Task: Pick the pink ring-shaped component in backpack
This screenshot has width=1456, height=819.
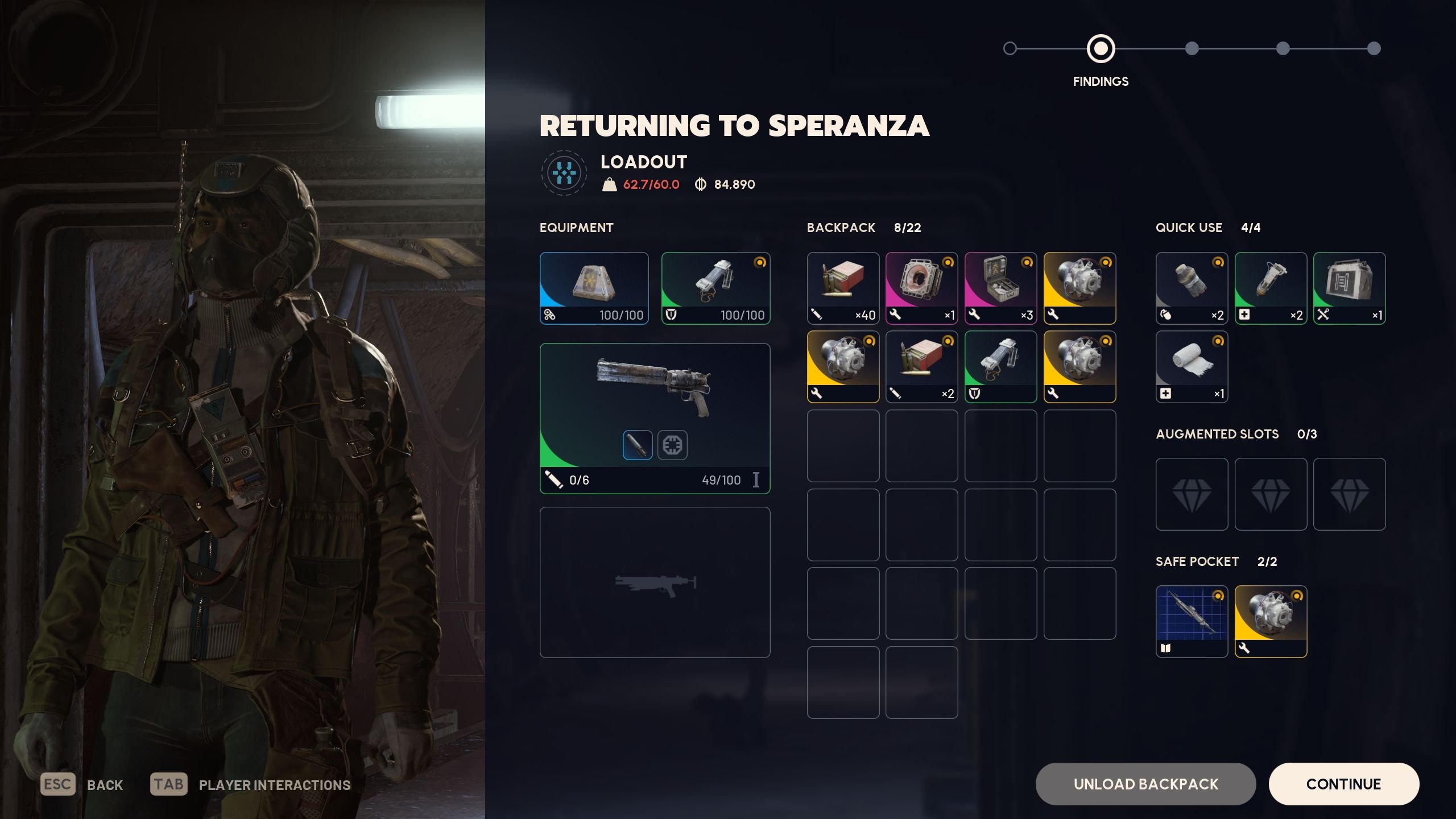Action: click(921, 288)
